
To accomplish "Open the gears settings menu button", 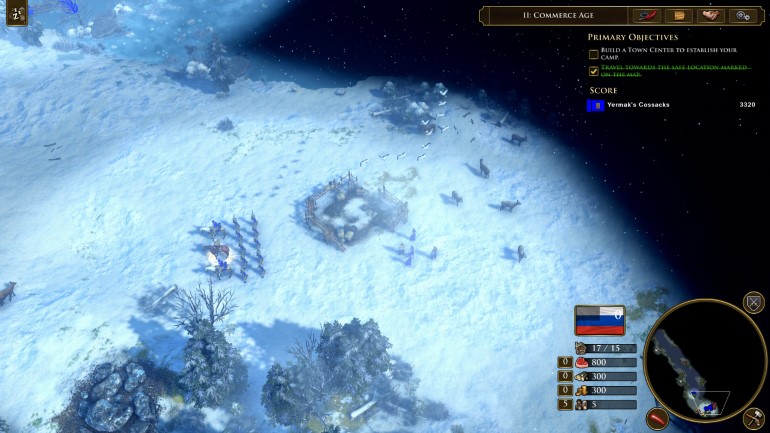I will pyautogui.click(x=742, y=16).
